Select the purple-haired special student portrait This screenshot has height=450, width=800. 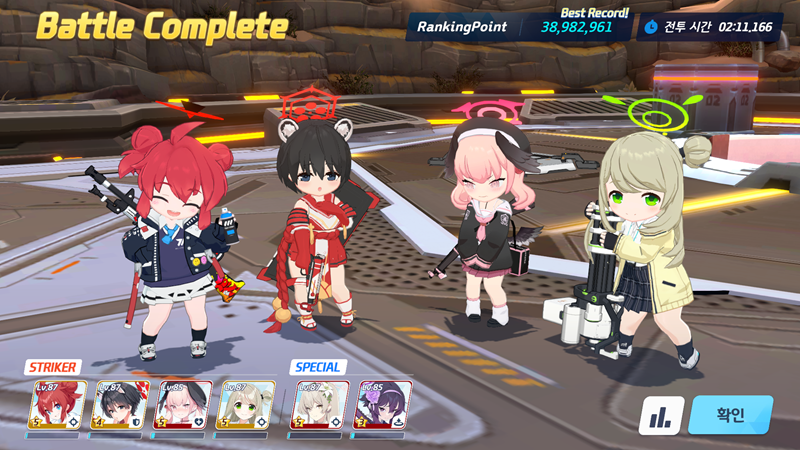tap(383, 405)
